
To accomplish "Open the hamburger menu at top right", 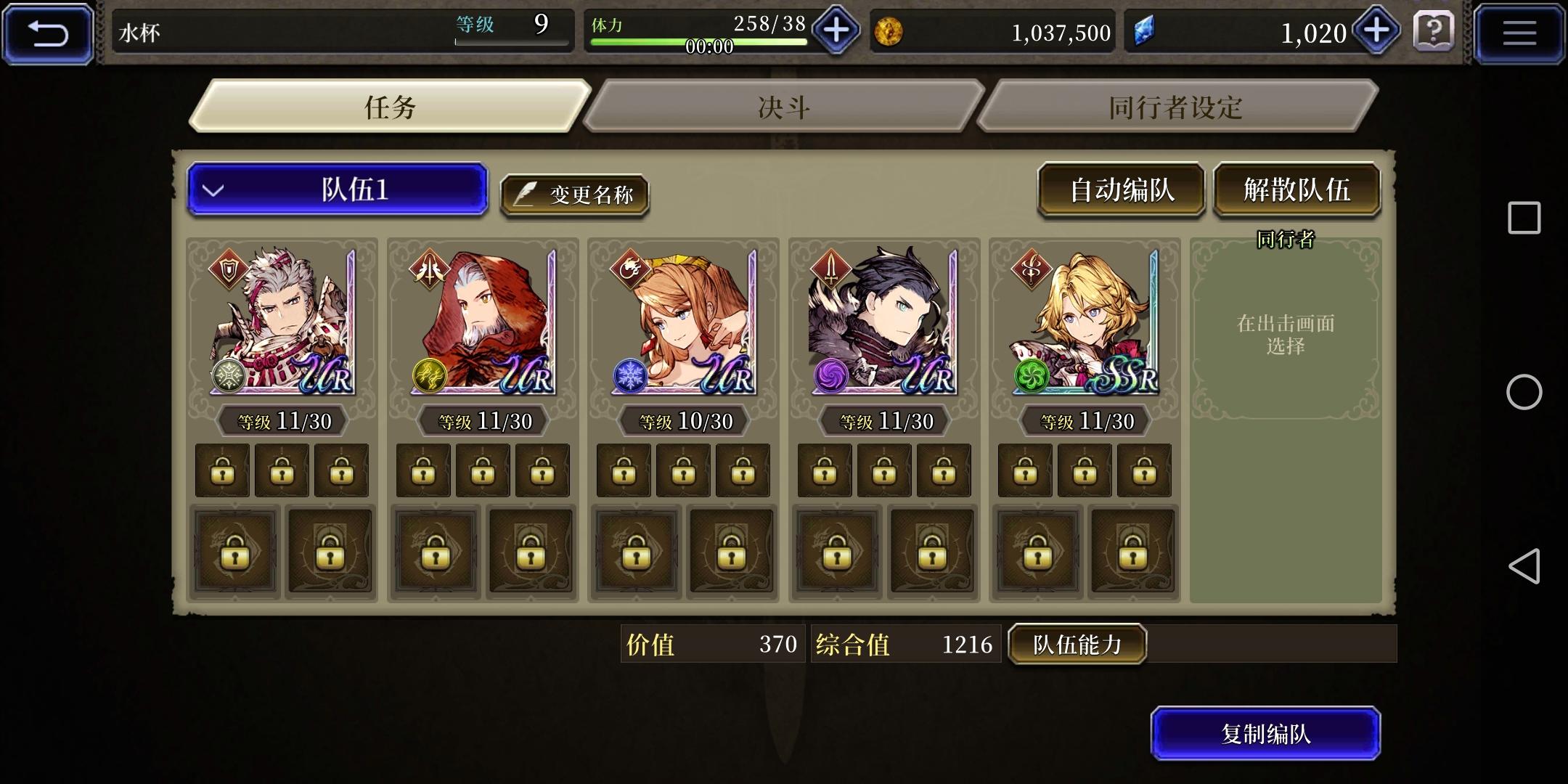I will [x=1520, y=31].
